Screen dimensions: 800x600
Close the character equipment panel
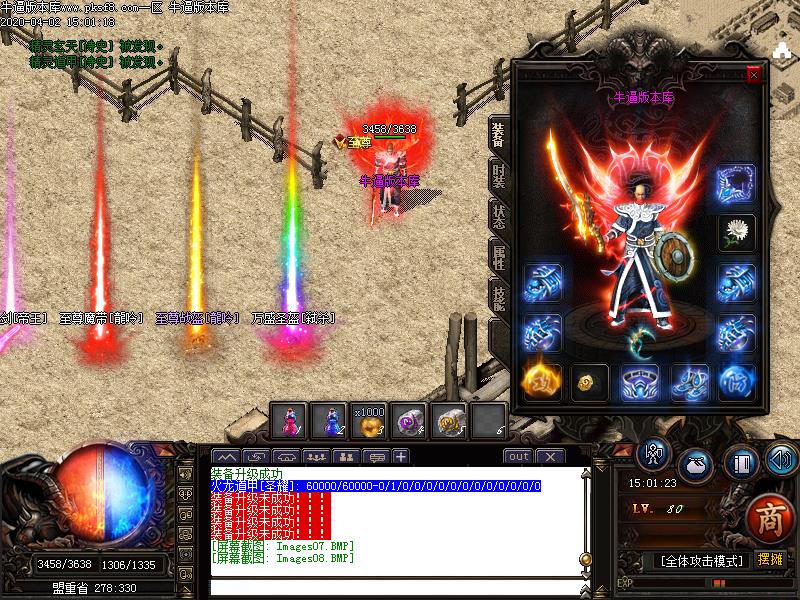[x=754, y=74]
